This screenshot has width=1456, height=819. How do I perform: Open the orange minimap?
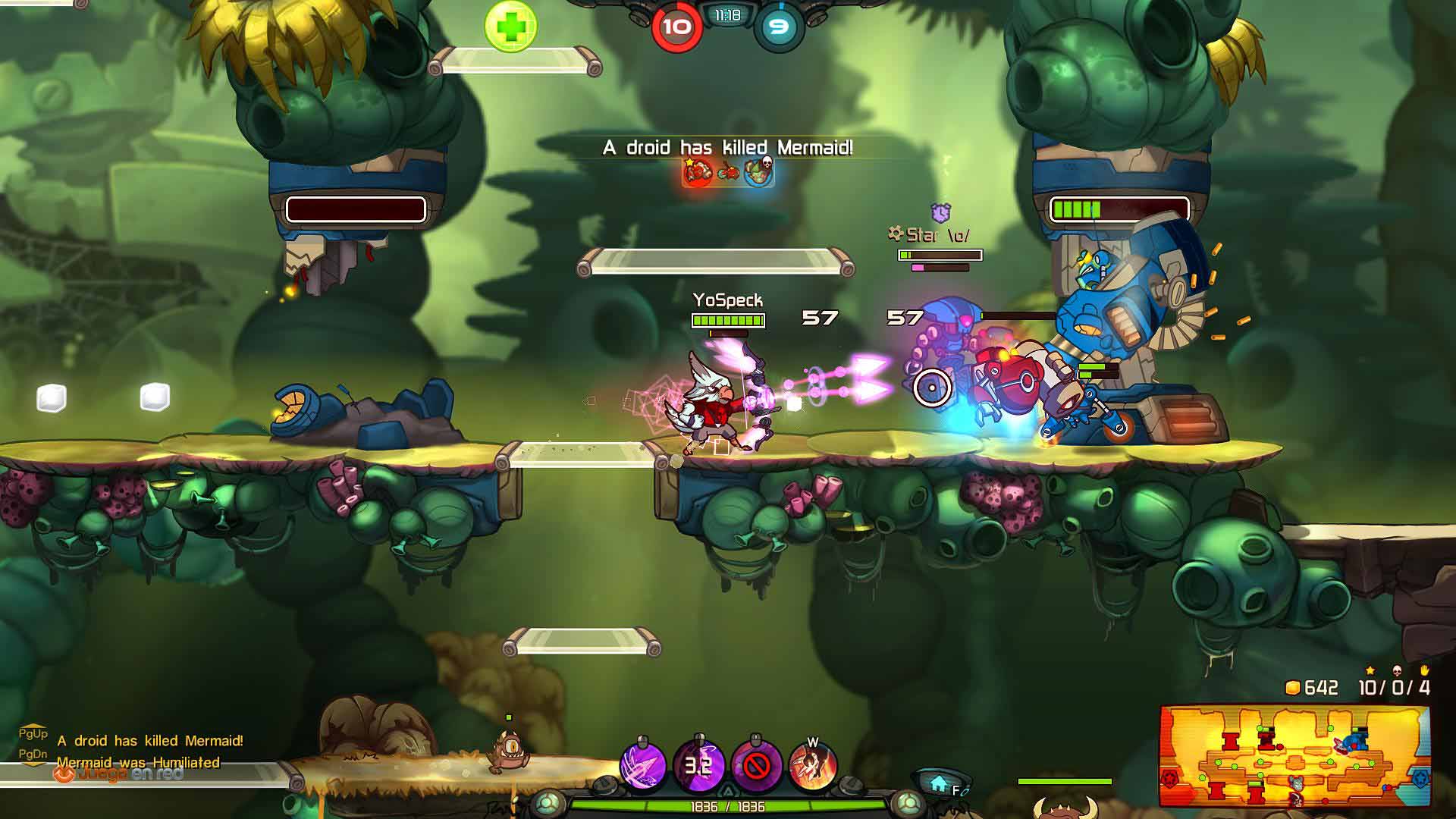click(x=1294, y=756)
